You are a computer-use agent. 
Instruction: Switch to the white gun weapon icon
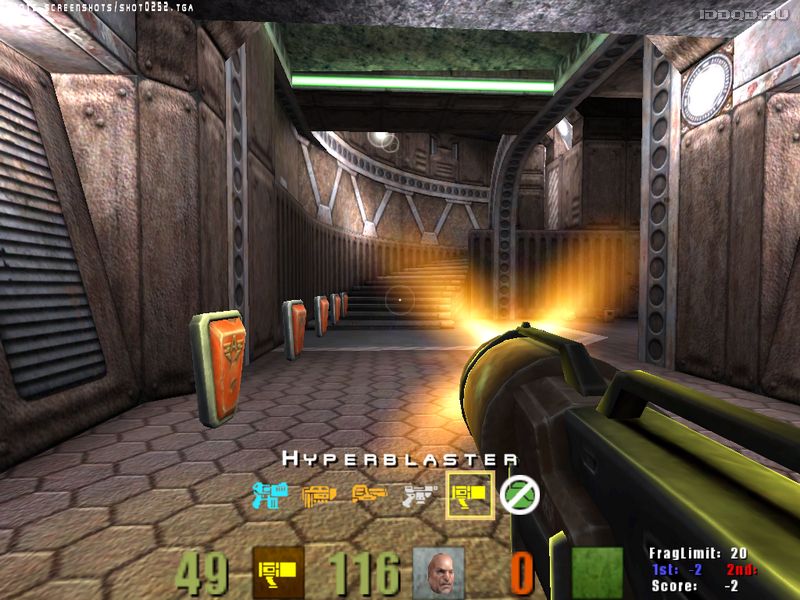click(419, 493)
